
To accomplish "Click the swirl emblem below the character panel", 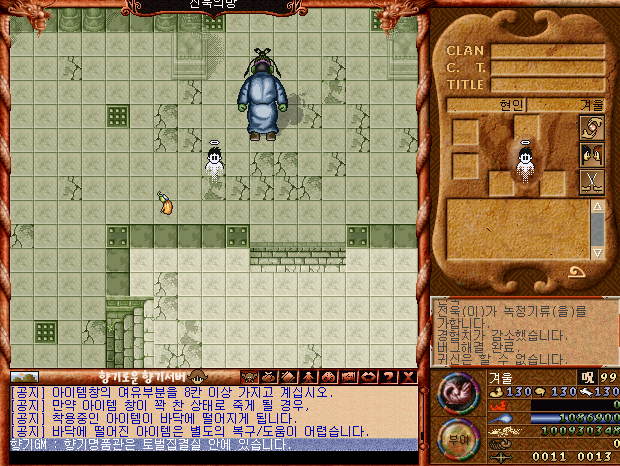I will [x=577, y=271].
